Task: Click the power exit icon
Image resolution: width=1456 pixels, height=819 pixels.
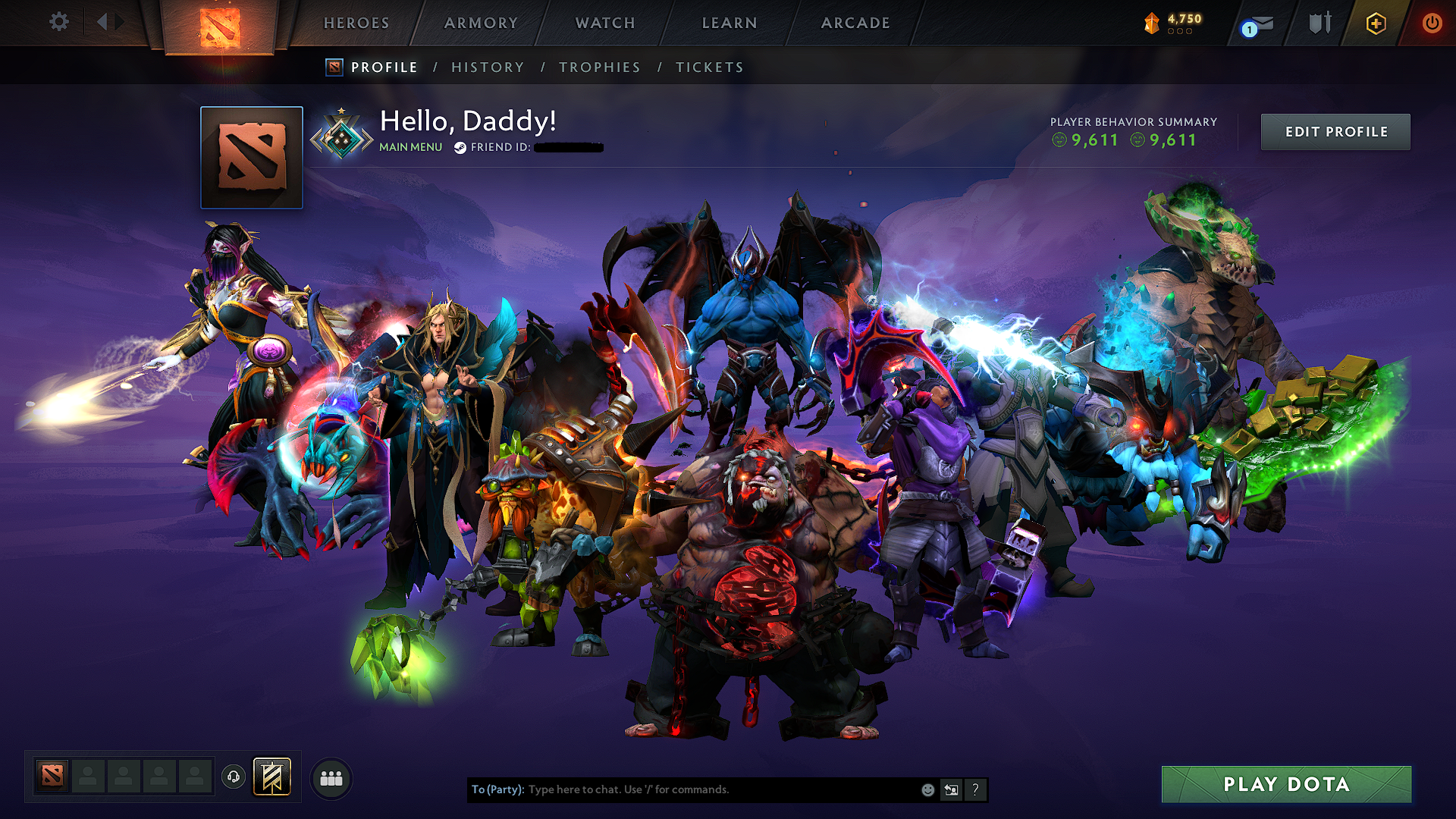Action: pyautogui.click(x=1432, y=23)
